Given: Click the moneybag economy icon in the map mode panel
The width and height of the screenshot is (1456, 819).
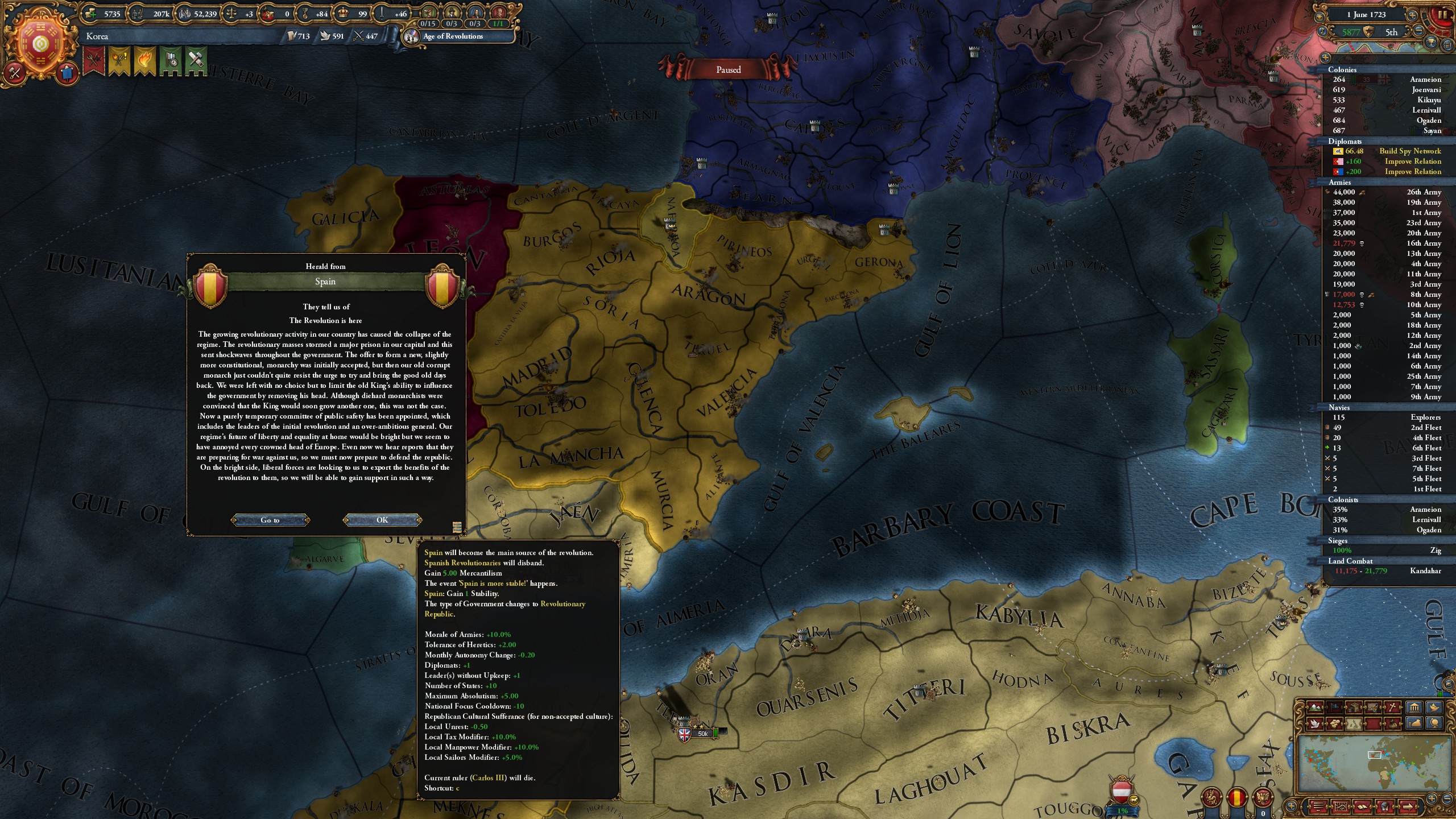Looking at the screenshot, I should click(1414, 723).
